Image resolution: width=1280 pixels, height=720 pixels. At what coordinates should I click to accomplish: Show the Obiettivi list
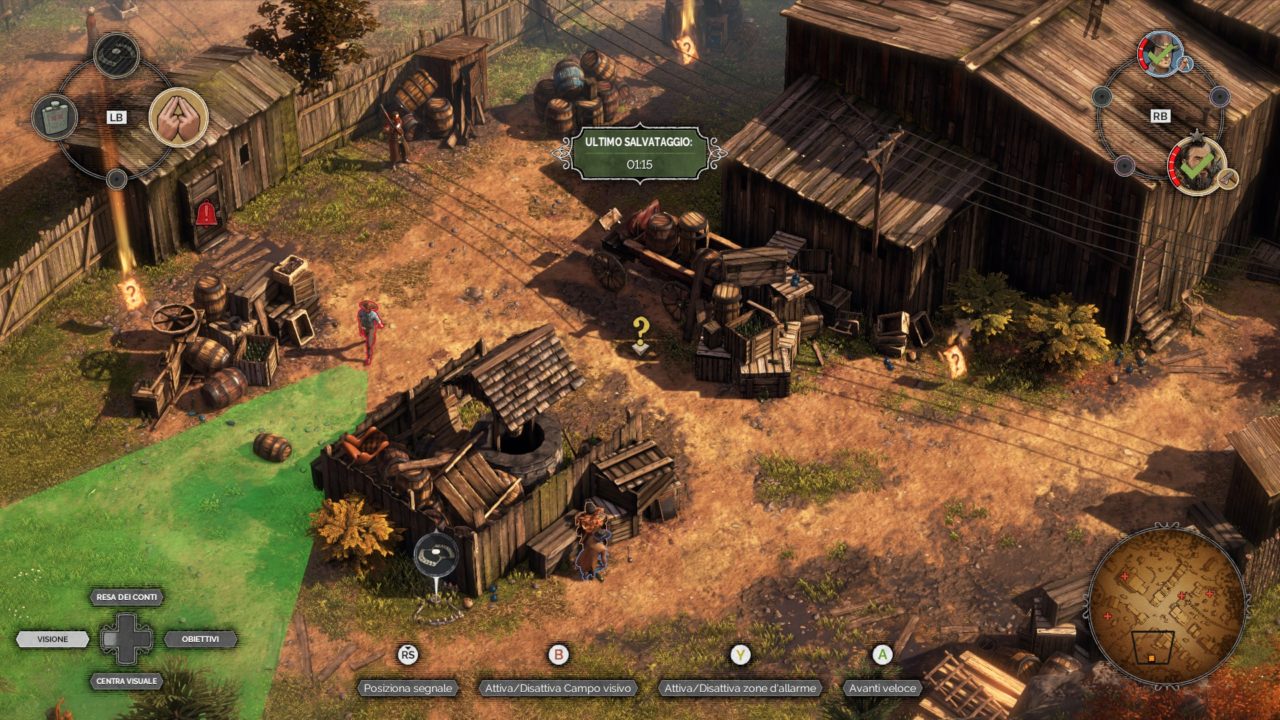tap(200, 639)
